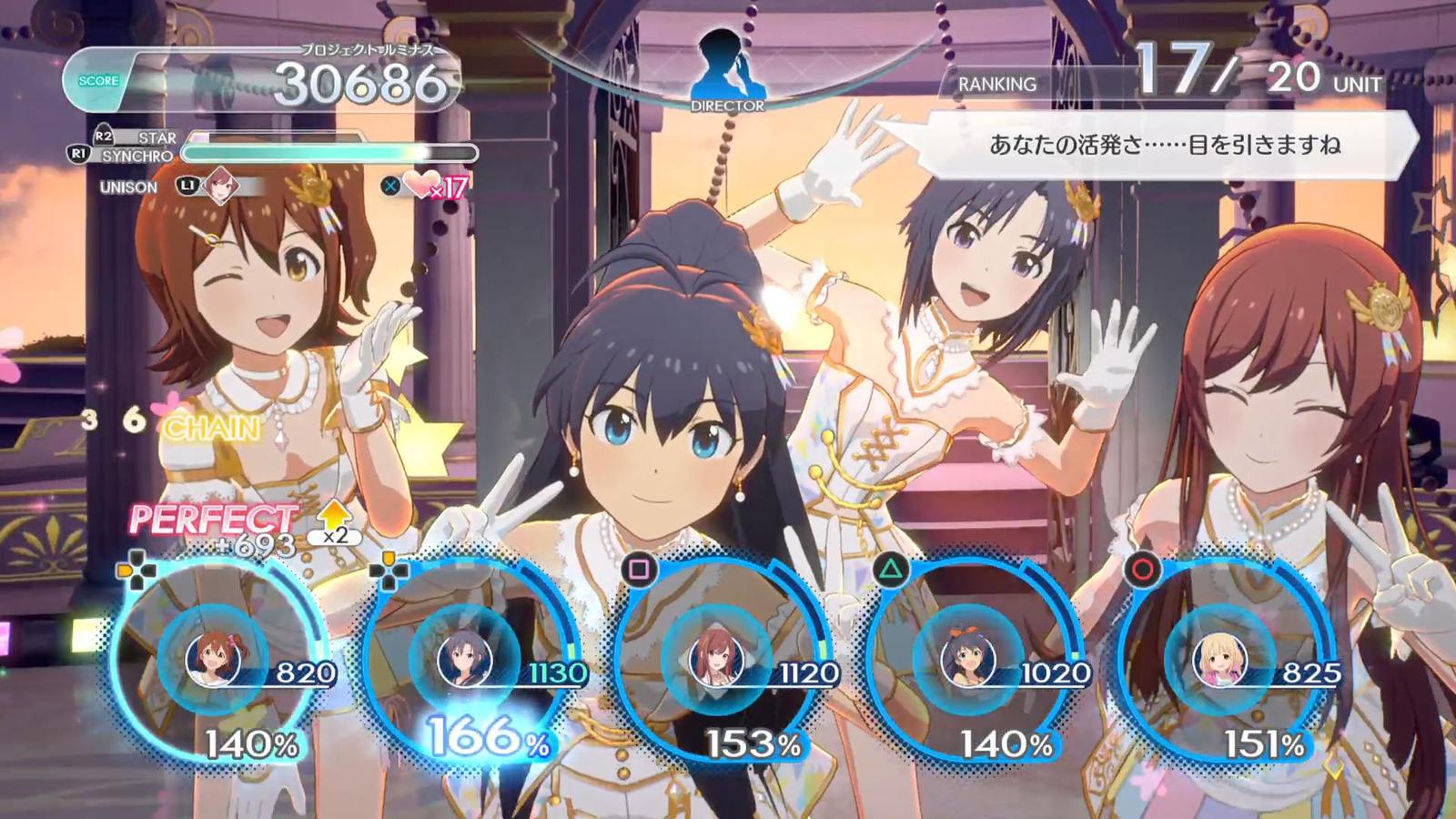Screen dimensions: 1456x819
Task: Tap the idol circle with 1120 appeal
Action: (717, 657)
